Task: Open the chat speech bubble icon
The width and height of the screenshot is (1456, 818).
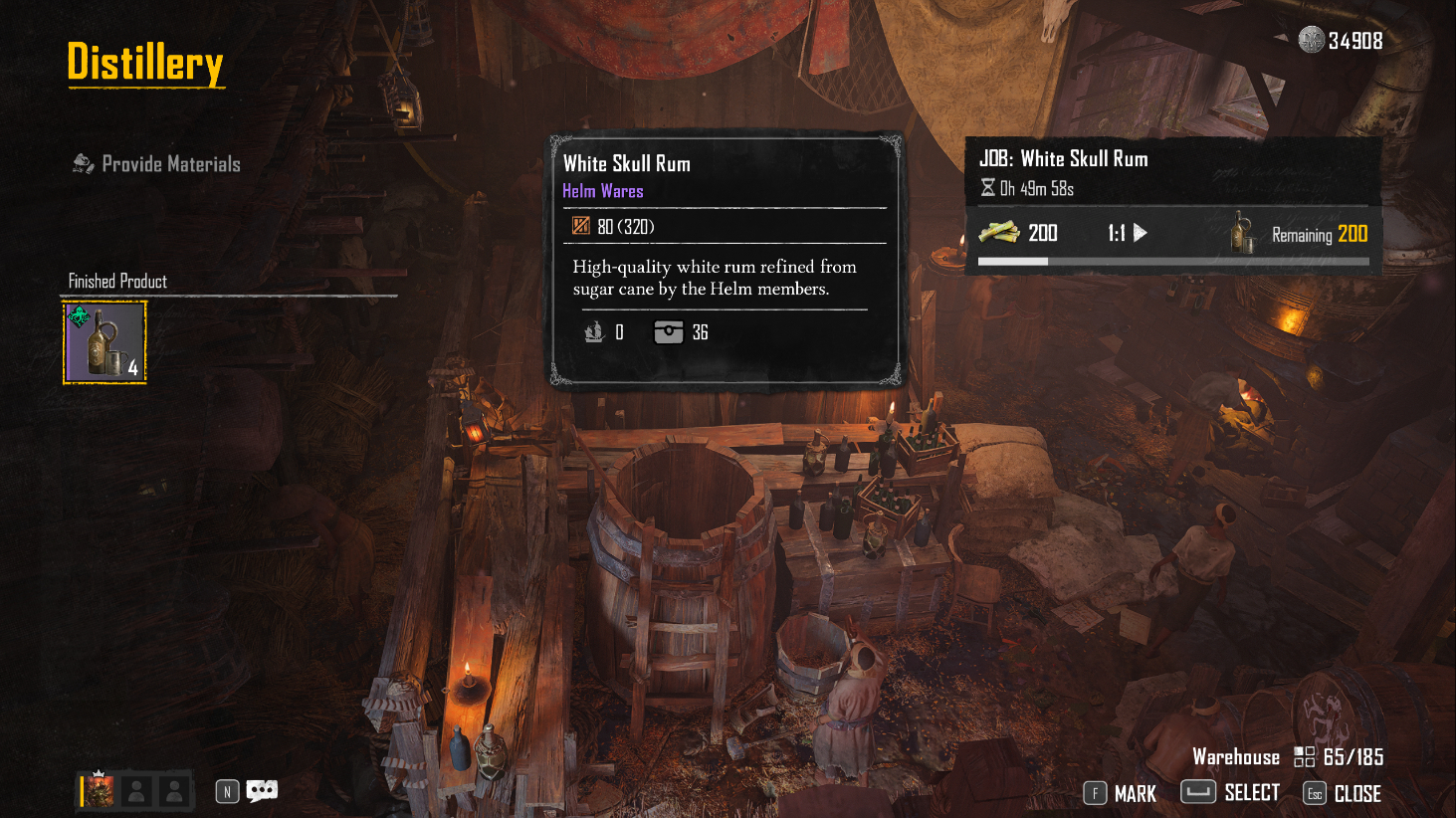Action: click(262, 791)
